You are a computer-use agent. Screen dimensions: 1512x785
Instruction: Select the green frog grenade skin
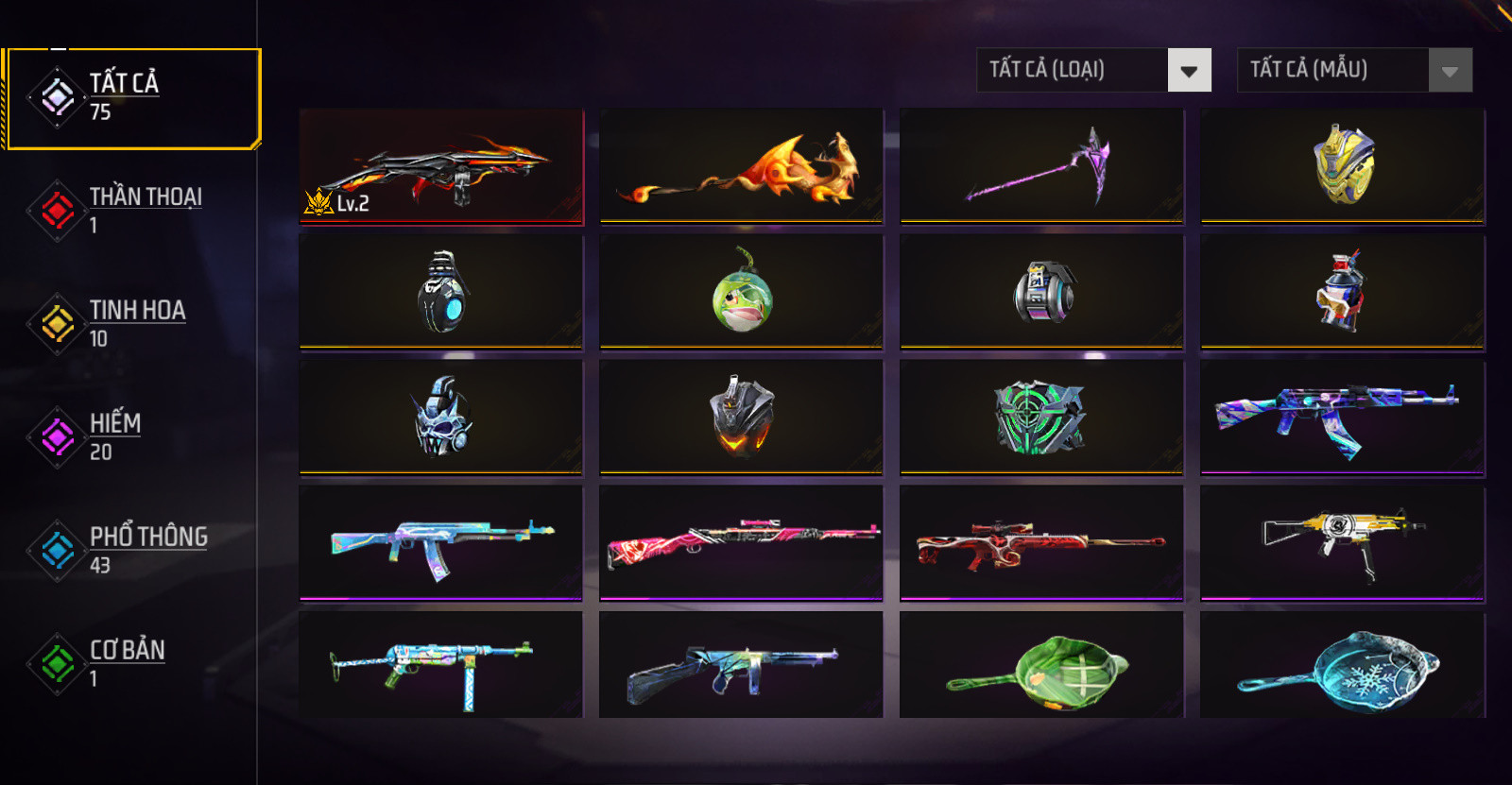742,292
